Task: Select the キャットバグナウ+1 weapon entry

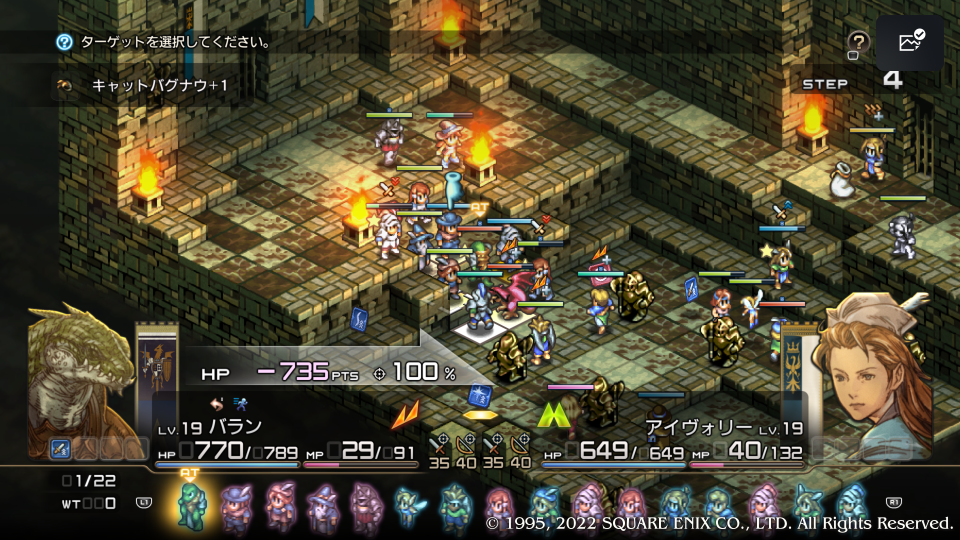Action: (160, 86)
